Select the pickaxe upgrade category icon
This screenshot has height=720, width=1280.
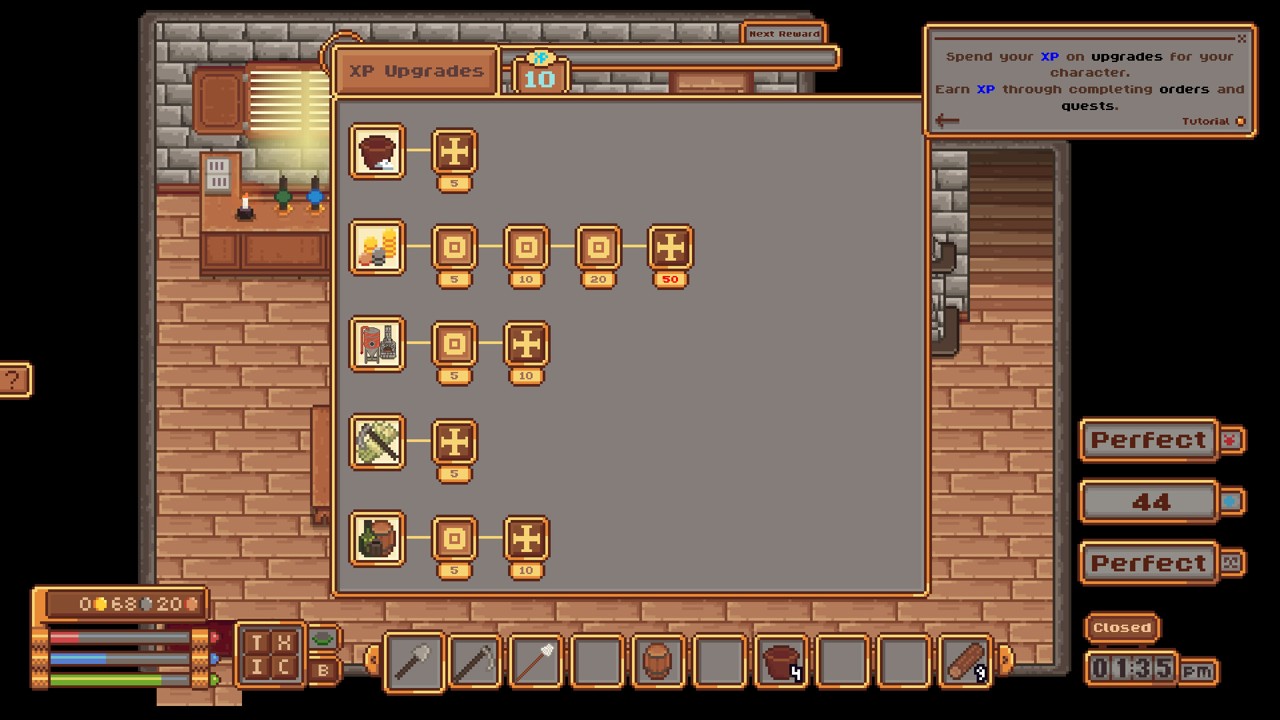click(377, 442)
